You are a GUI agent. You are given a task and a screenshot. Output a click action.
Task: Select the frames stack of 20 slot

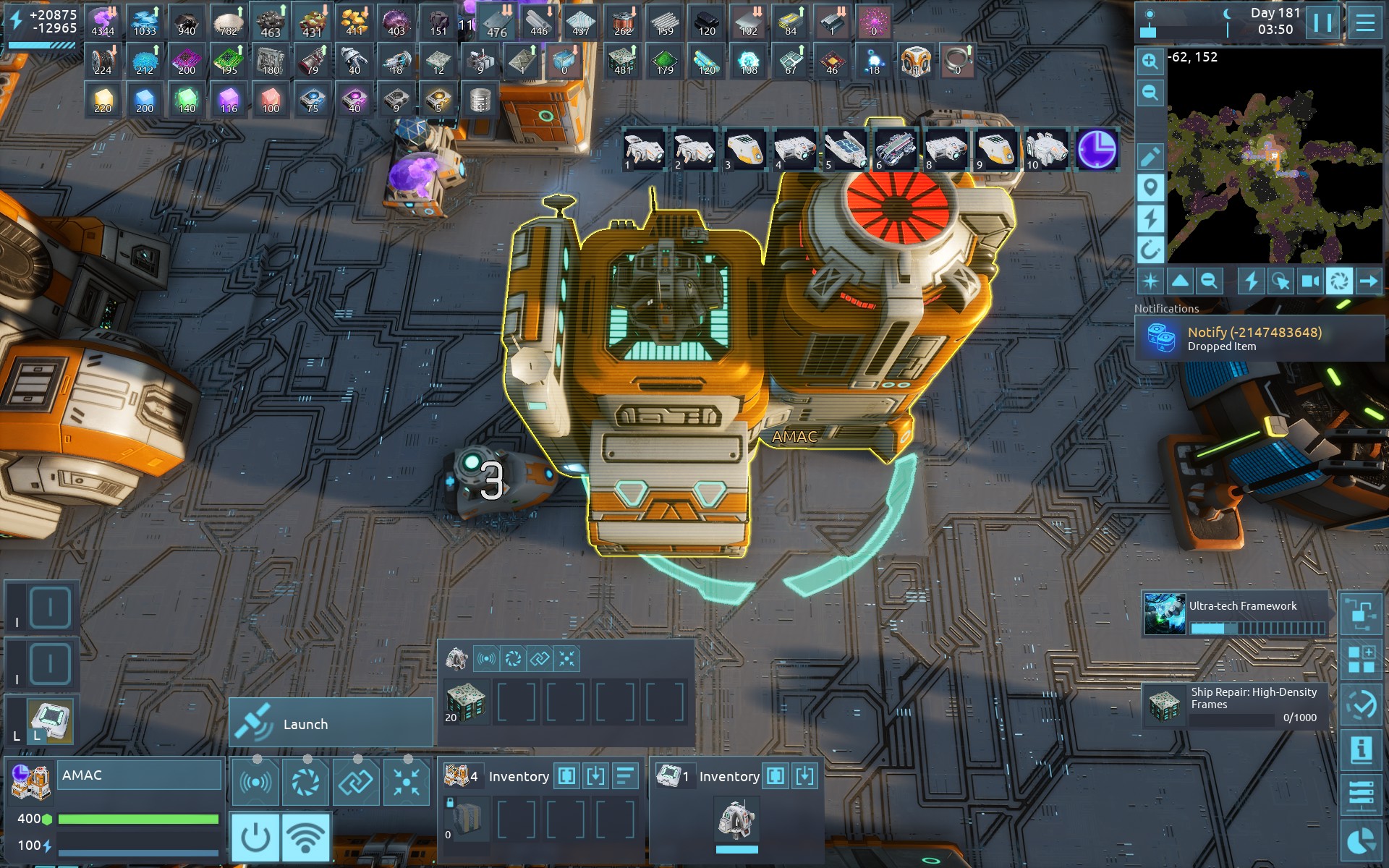click(x=465, y=702)
